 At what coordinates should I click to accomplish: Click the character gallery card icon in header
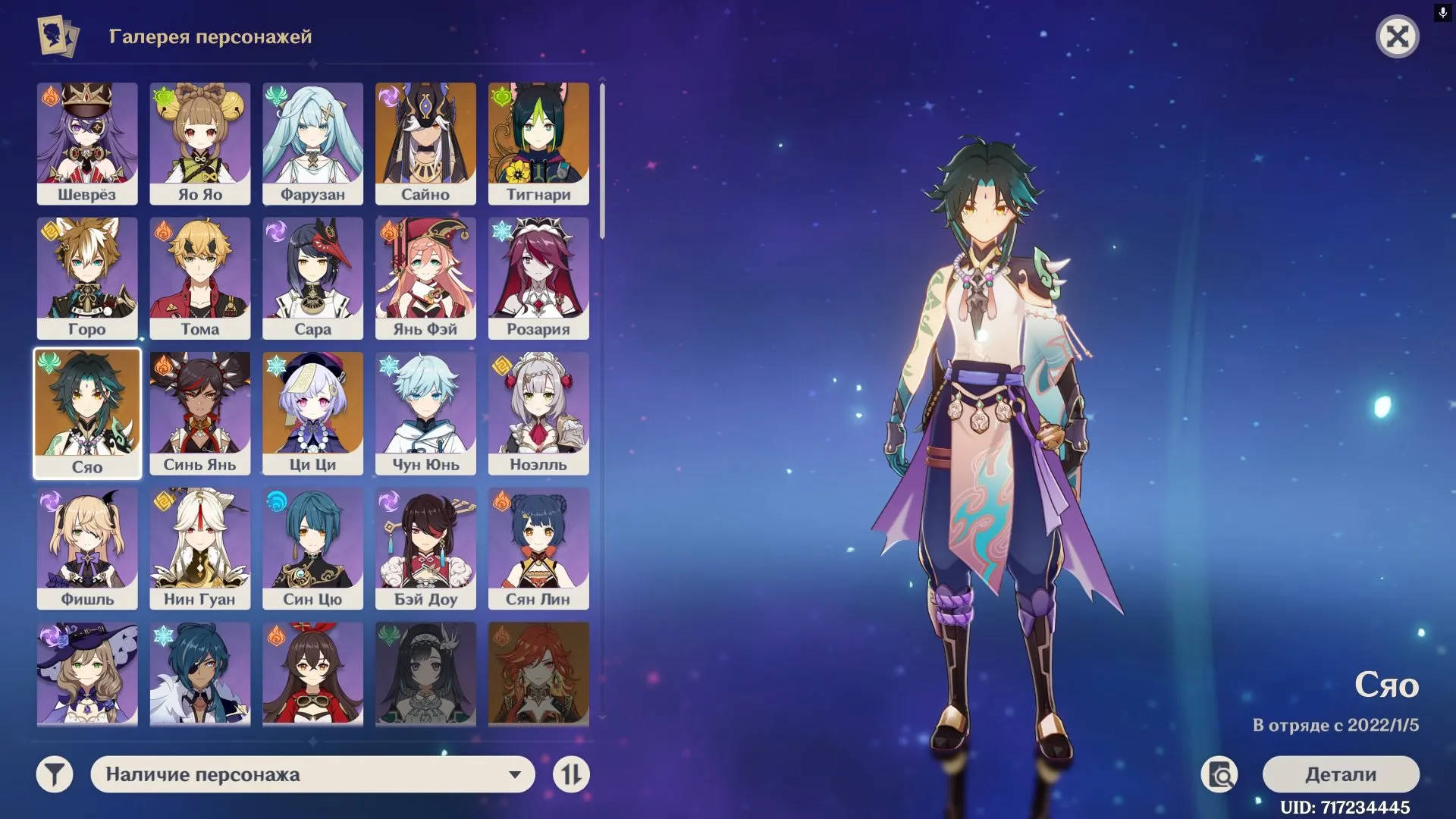pyautogui.click(x=57, y=35)
